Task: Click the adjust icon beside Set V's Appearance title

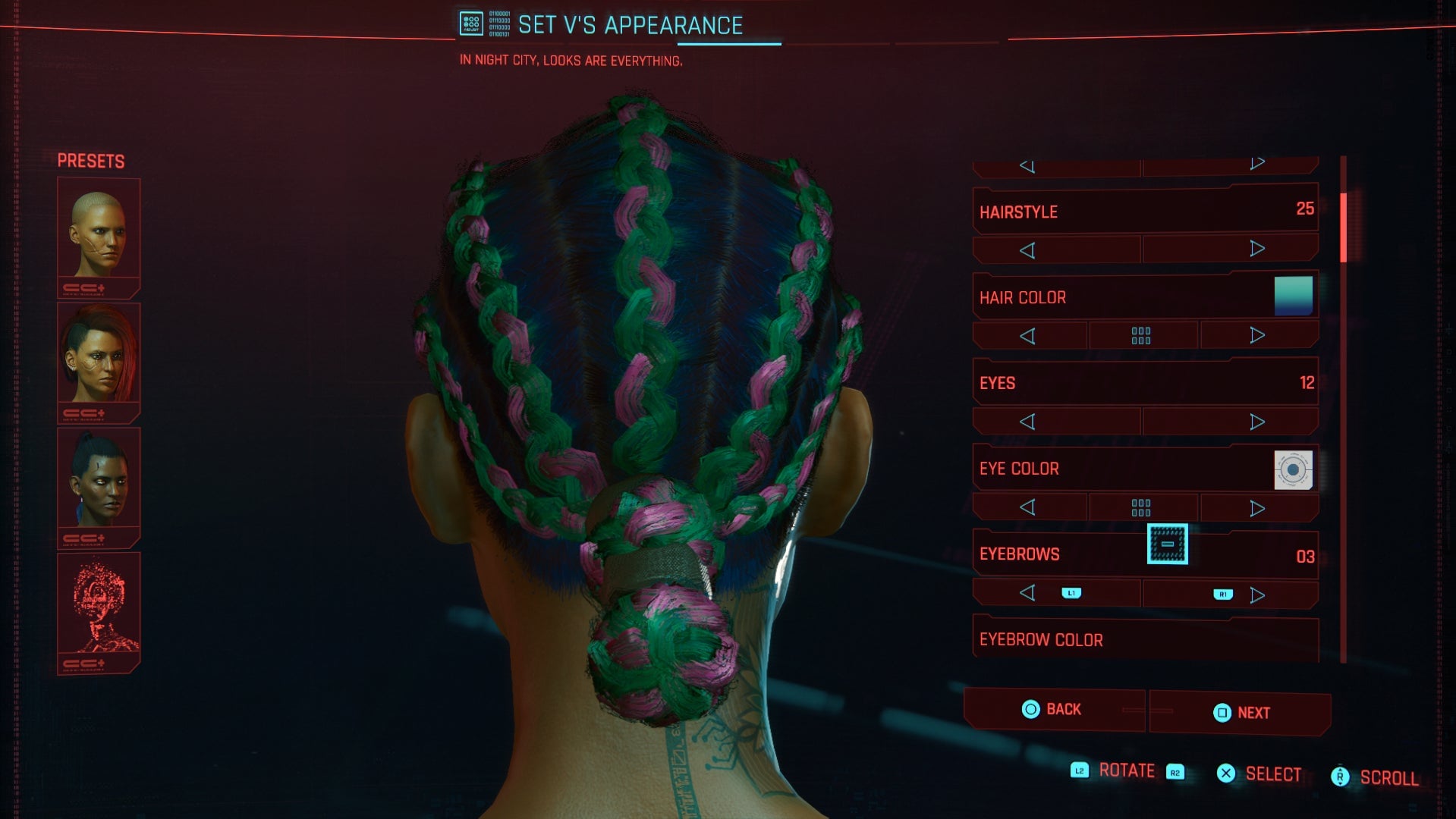Action: (470, 24)
